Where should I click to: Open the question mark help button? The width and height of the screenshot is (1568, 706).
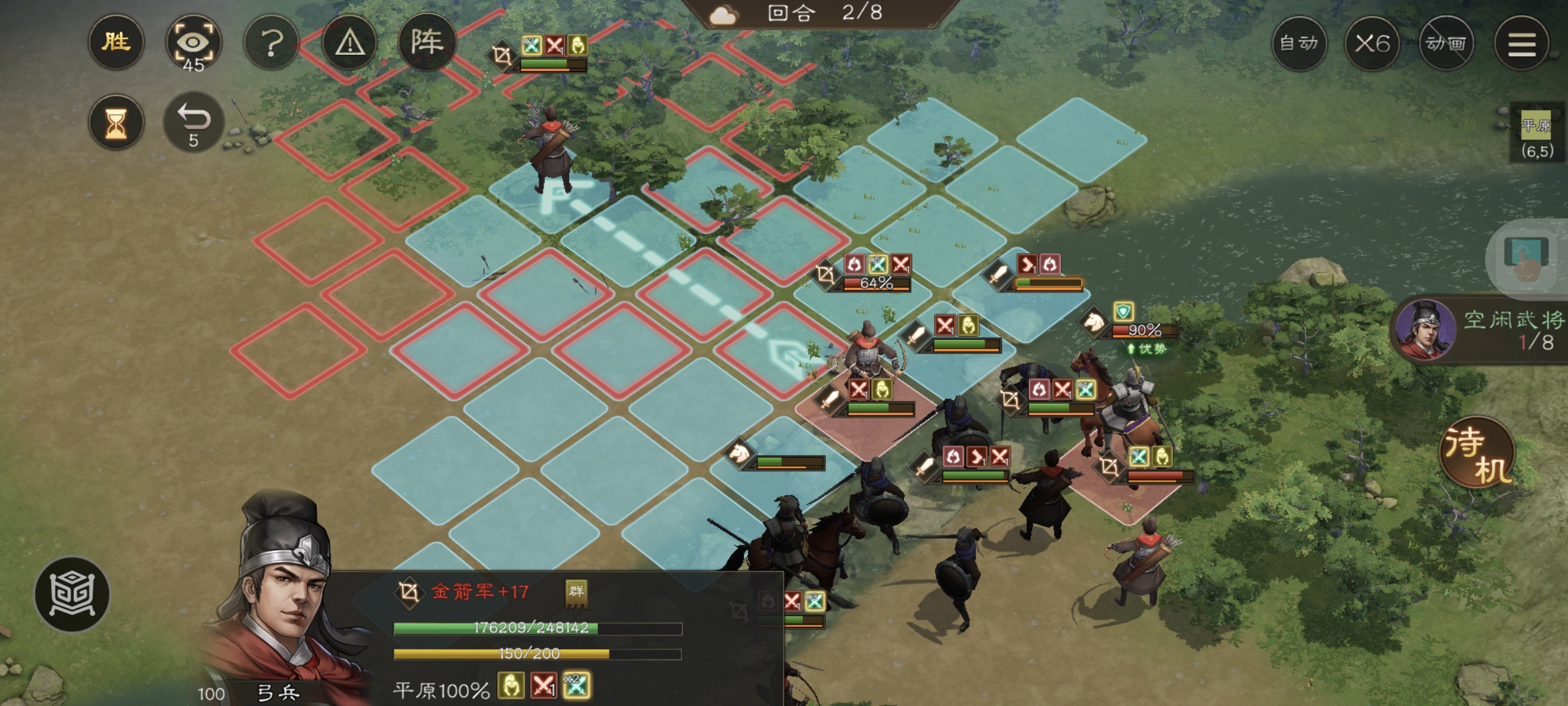point(271,44)
